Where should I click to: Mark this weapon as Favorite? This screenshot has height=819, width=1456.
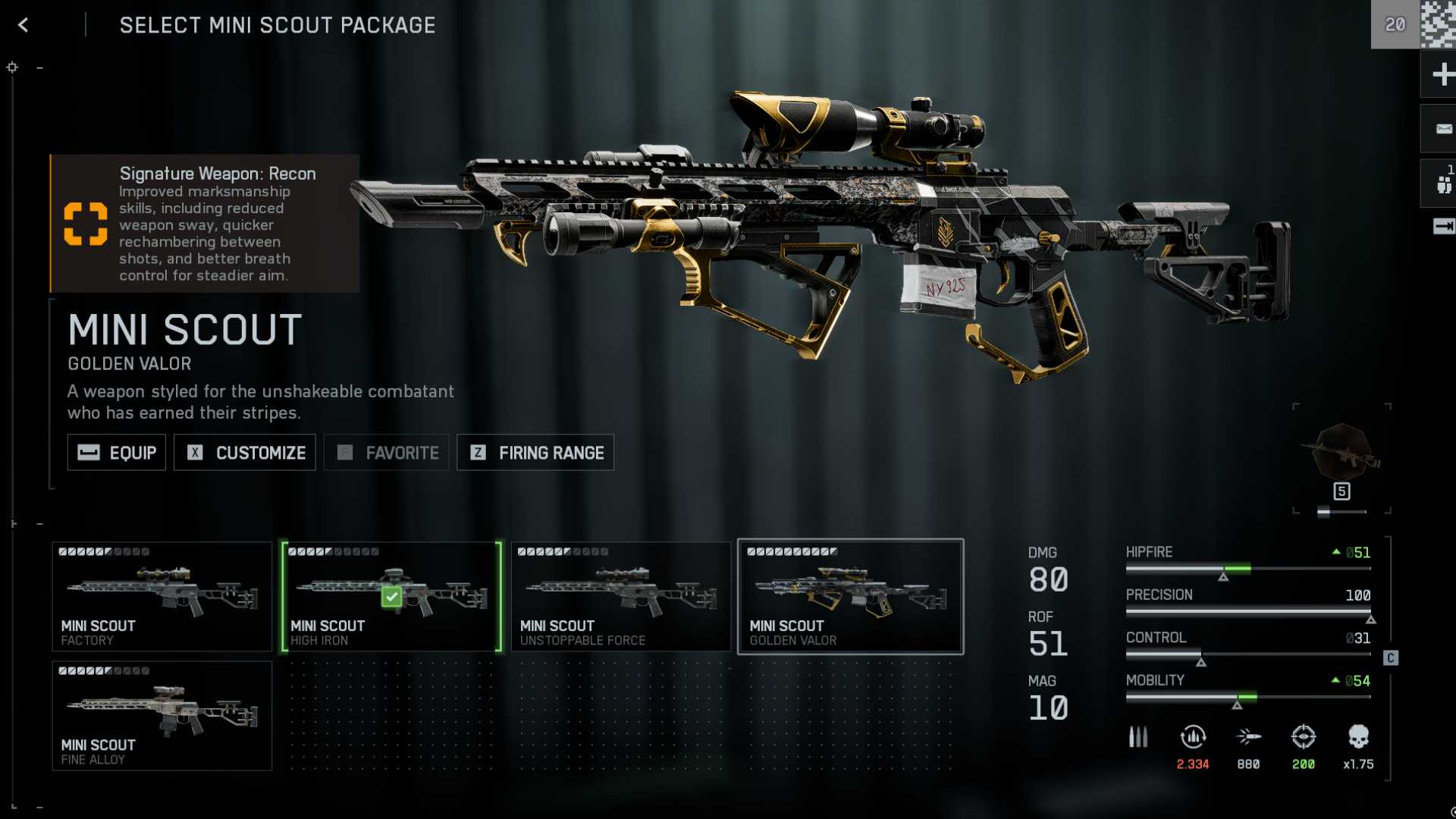coord(387,453)
